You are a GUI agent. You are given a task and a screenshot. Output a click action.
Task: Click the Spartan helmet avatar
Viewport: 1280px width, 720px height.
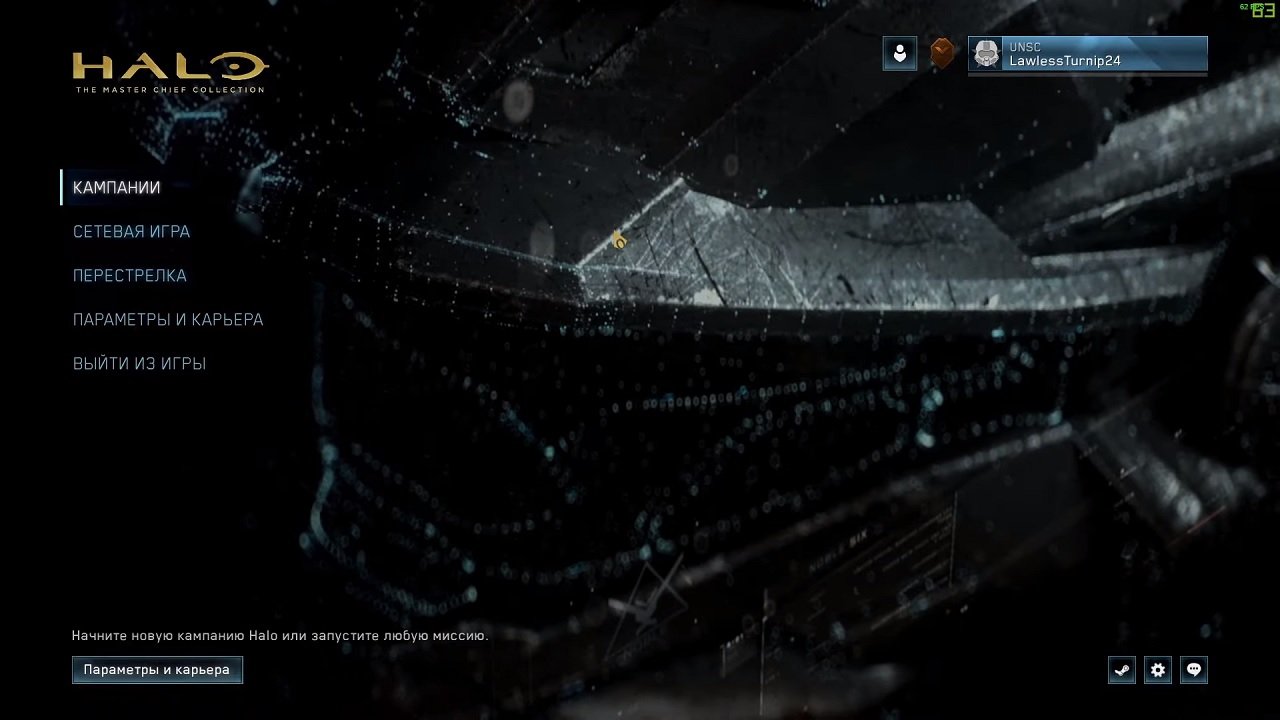click(x=987, y=55)
